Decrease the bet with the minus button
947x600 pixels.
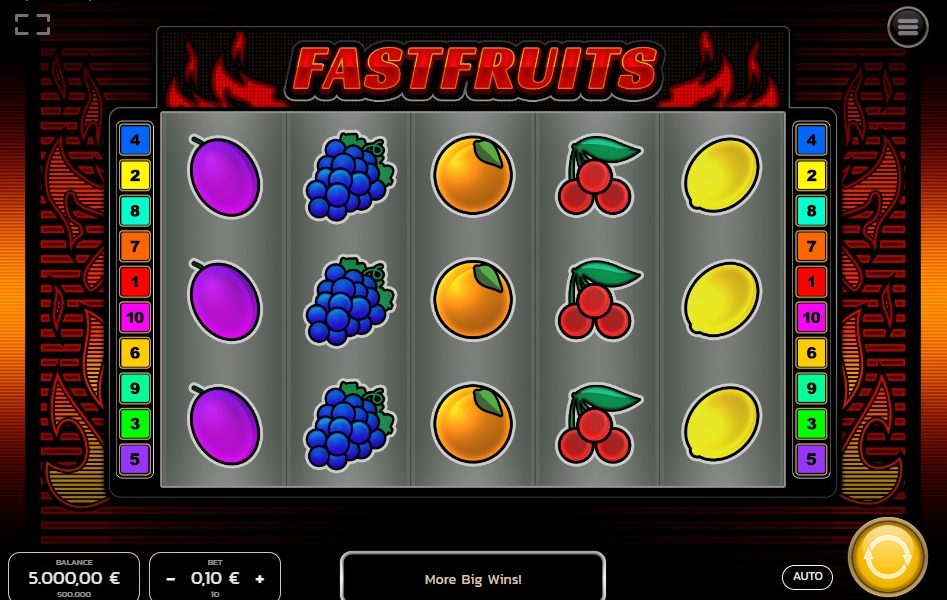click(171, 578)
